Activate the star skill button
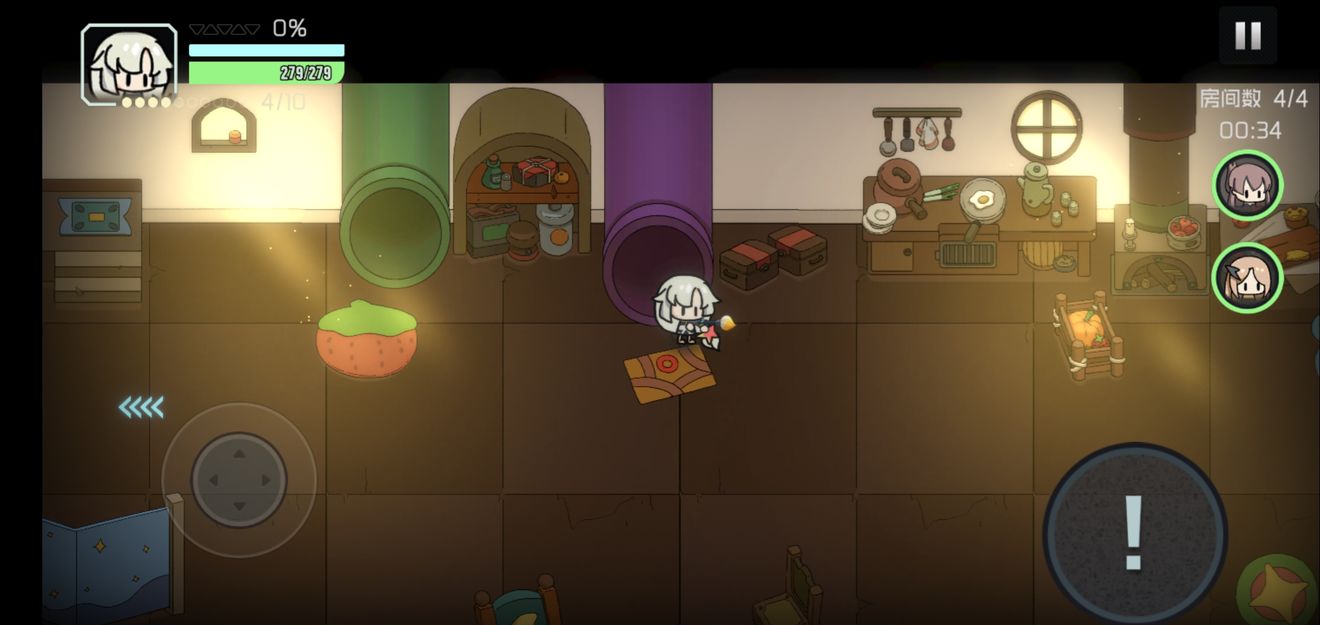Image resolution: width=1320 pixels, height=625 pixels. tap(1281, 591)
